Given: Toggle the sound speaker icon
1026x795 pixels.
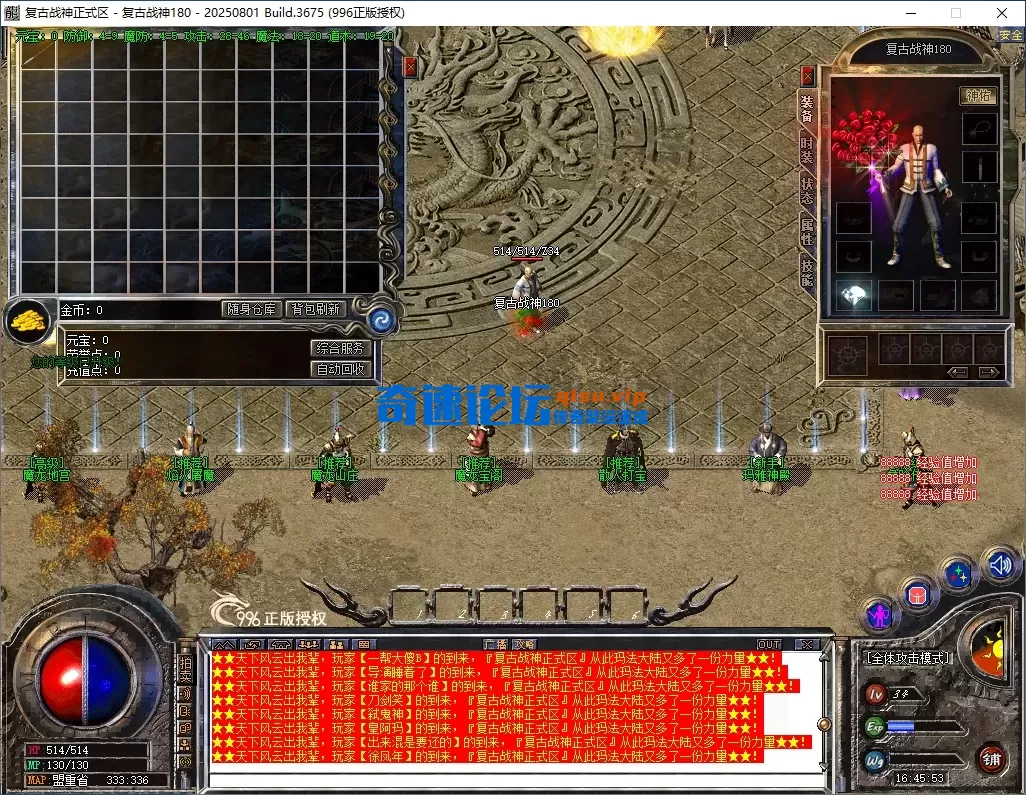Looking at the screenshot, I should point(999,565).
